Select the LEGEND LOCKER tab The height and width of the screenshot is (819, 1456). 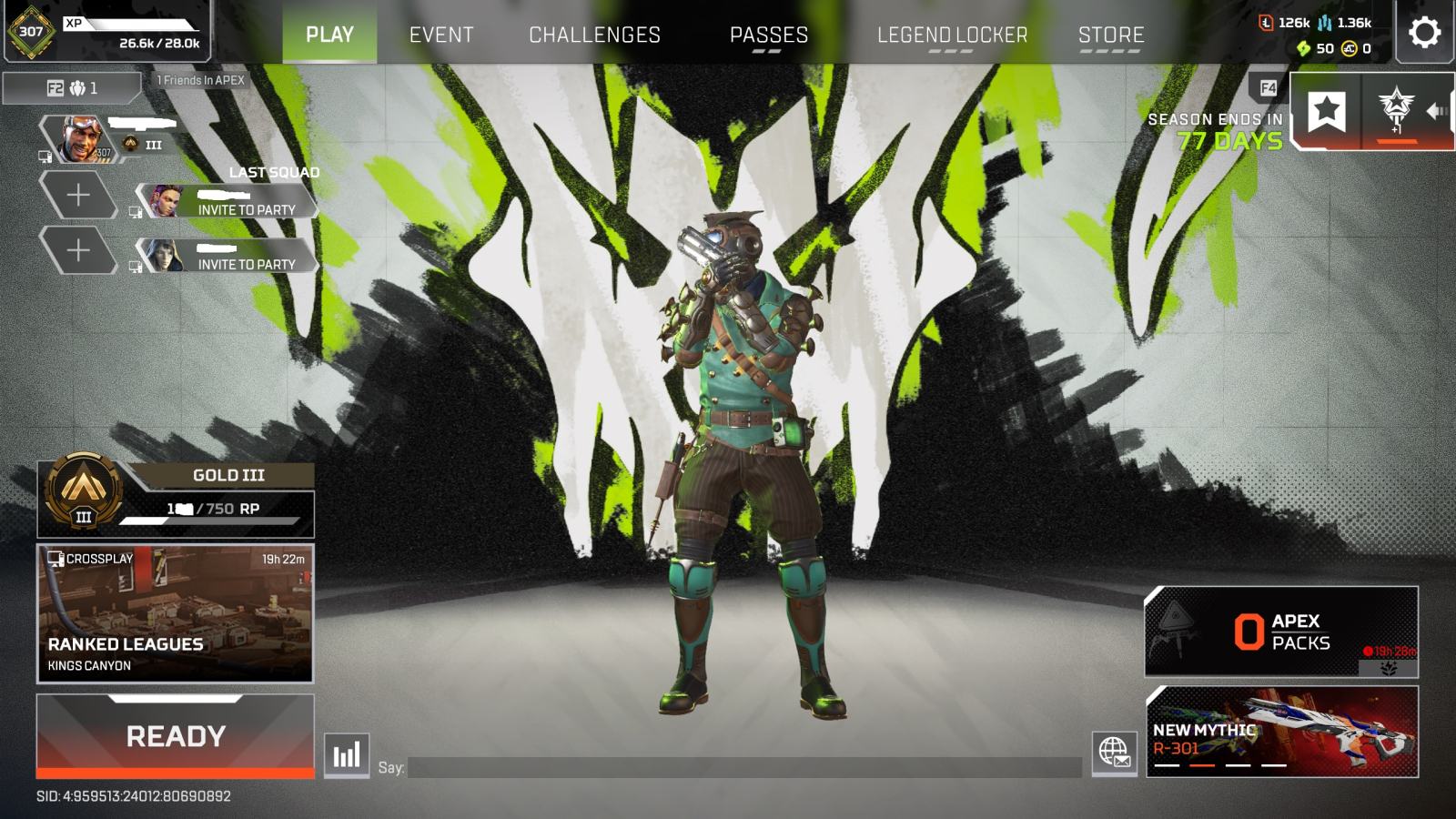pyautogui.click(x=953, y=35)
